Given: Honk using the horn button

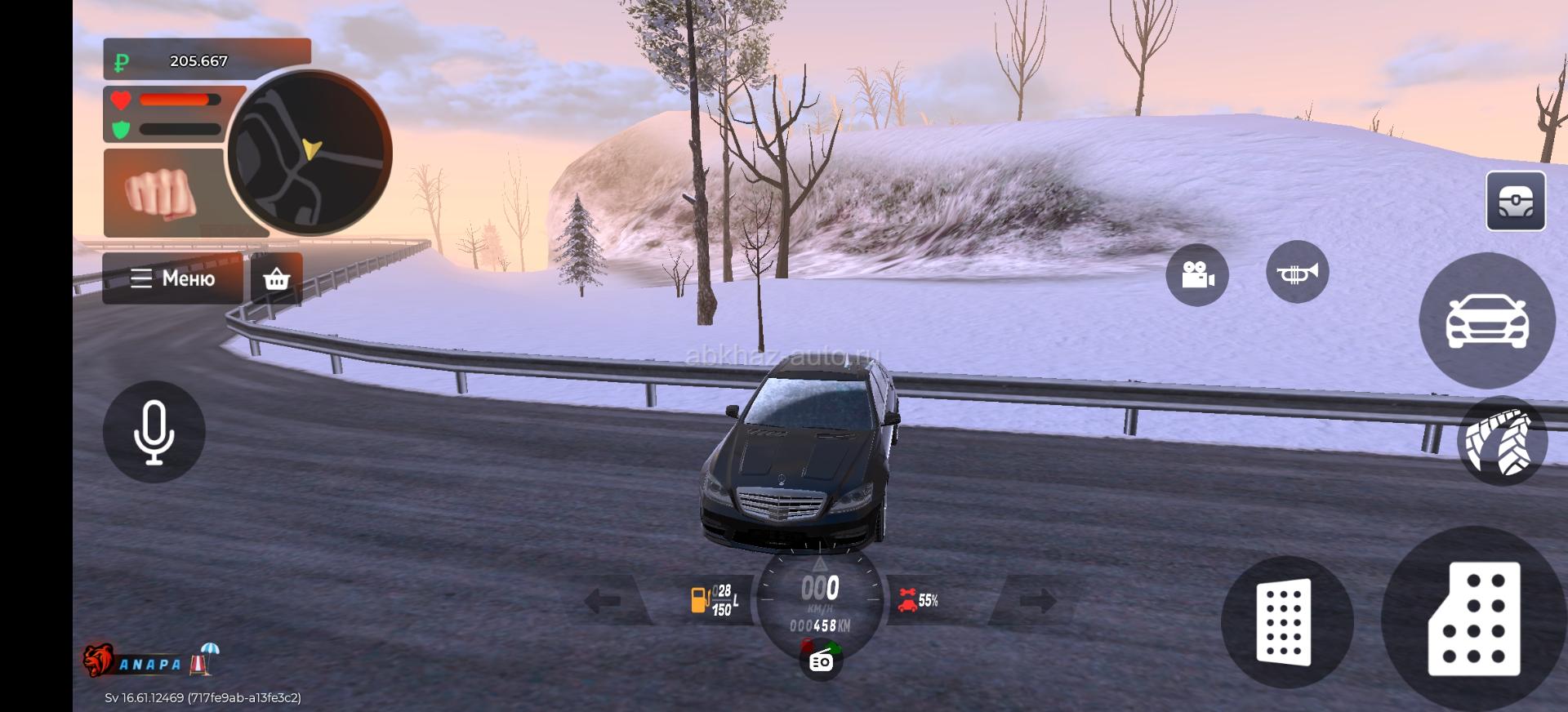Looking at the screenshot, I should pos(1297,273).
